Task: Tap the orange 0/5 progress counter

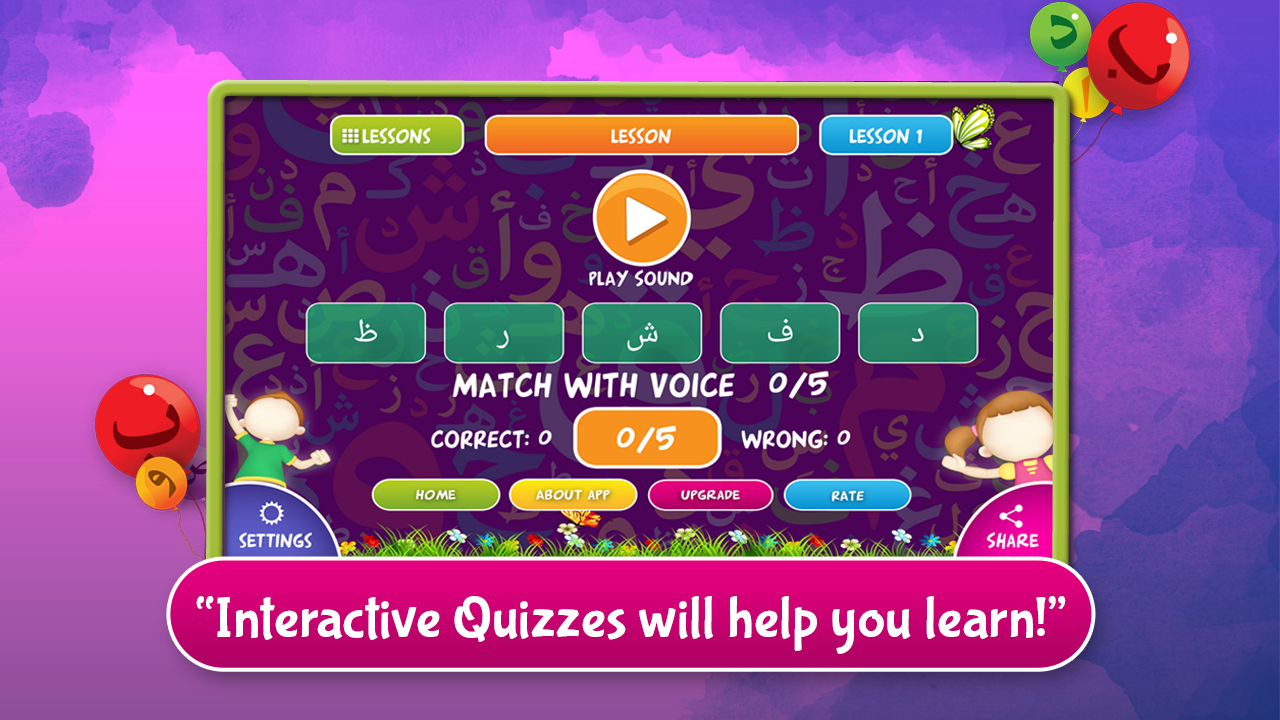Action: (x=646, y=437)
